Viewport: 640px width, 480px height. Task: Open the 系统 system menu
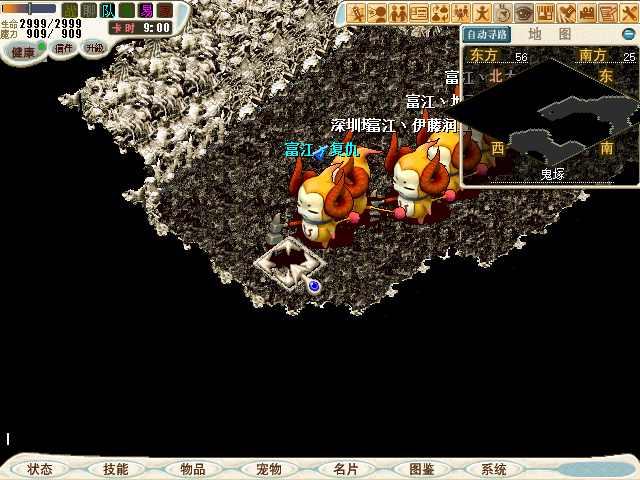pyautogui.click(x=494, y=469)
